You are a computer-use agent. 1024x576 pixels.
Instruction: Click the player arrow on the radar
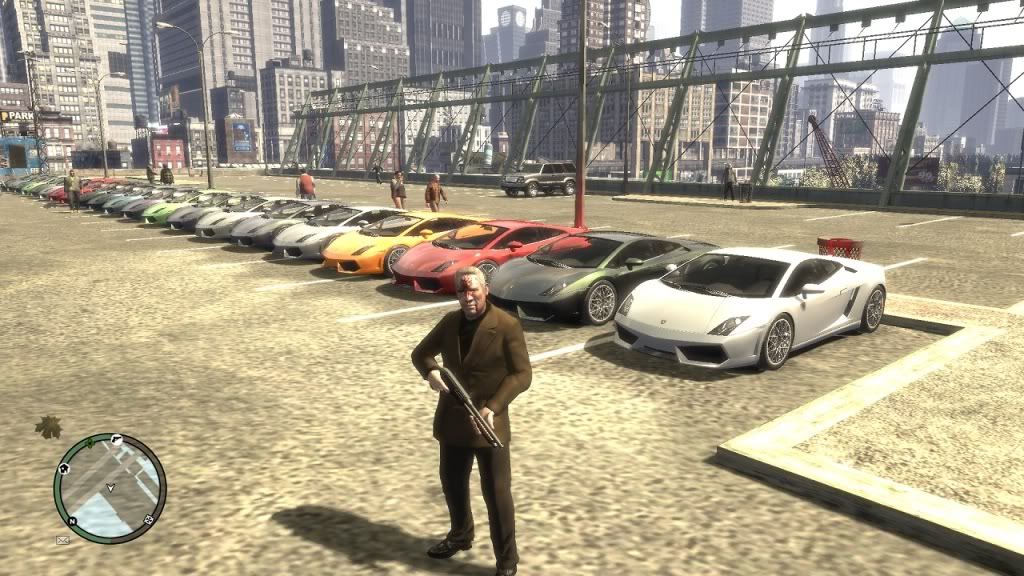[110, 488]
